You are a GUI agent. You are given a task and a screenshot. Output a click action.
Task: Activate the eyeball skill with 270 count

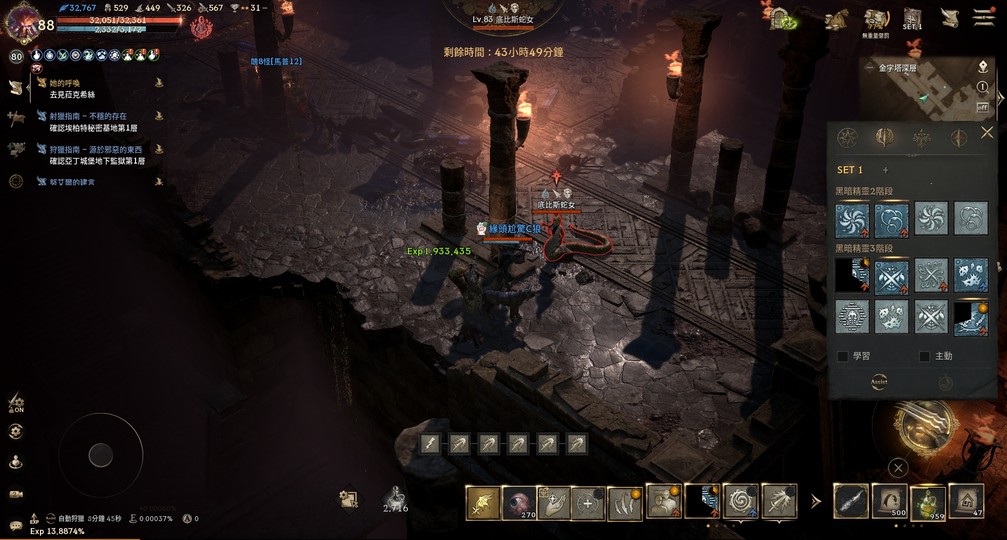point(519,502)
